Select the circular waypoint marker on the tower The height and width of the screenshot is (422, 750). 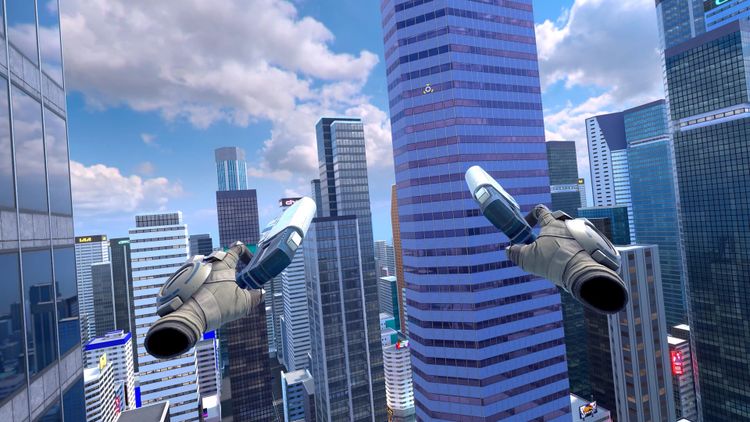428,88
